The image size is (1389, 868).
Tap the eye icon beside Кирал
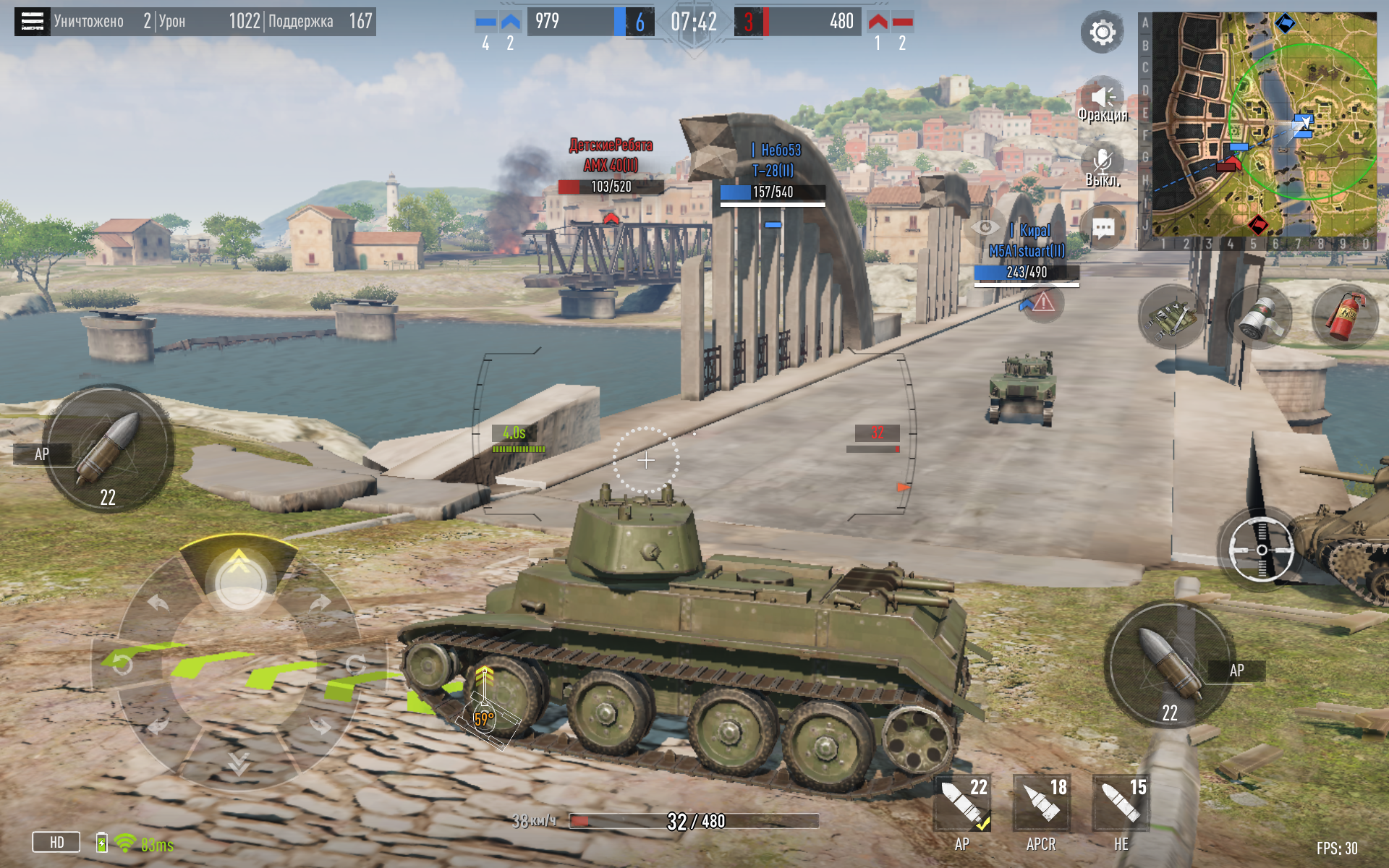985,228
